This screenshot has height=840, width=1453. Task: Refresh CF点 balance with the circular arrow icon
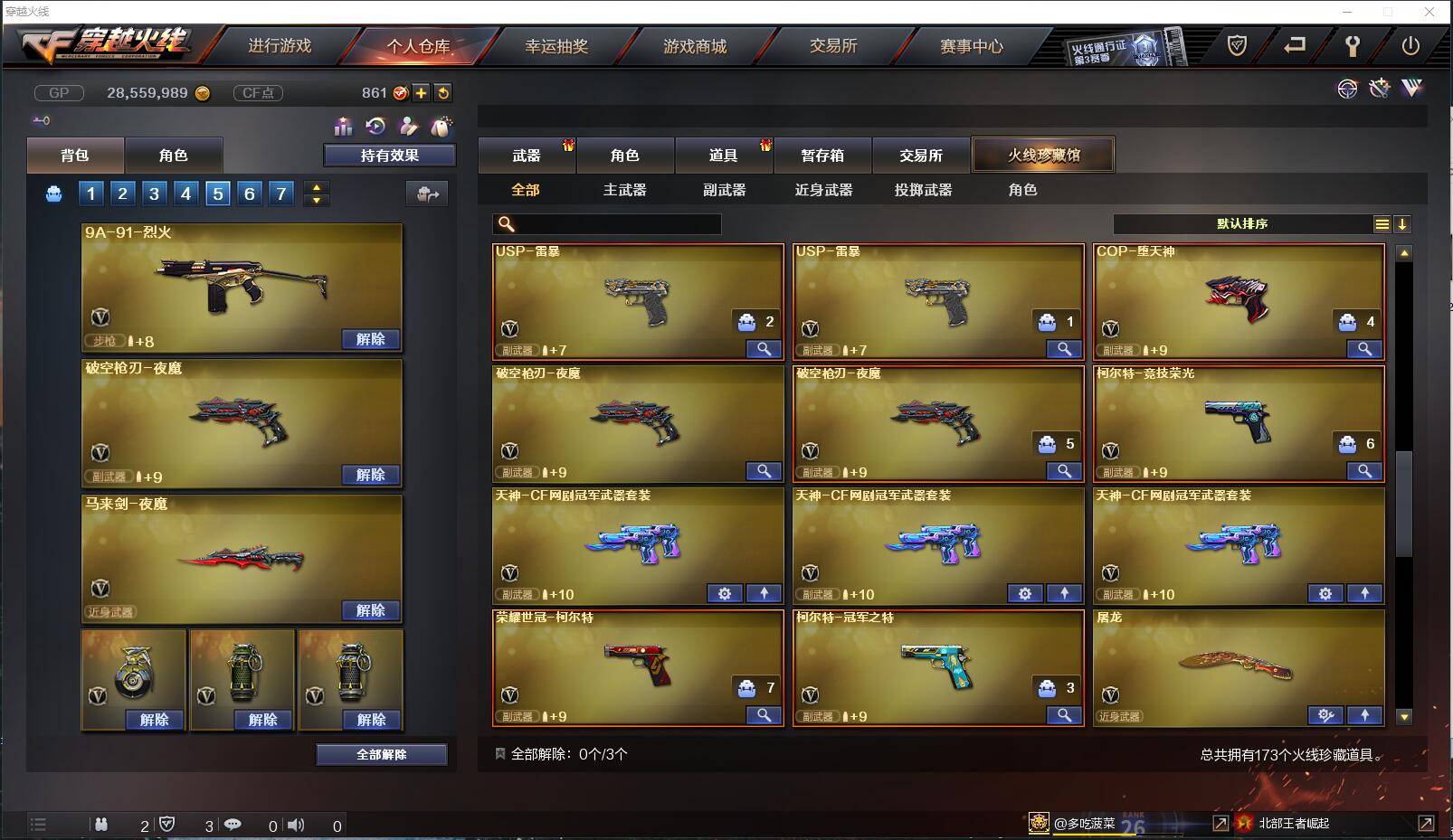click(x=444, y=92)
